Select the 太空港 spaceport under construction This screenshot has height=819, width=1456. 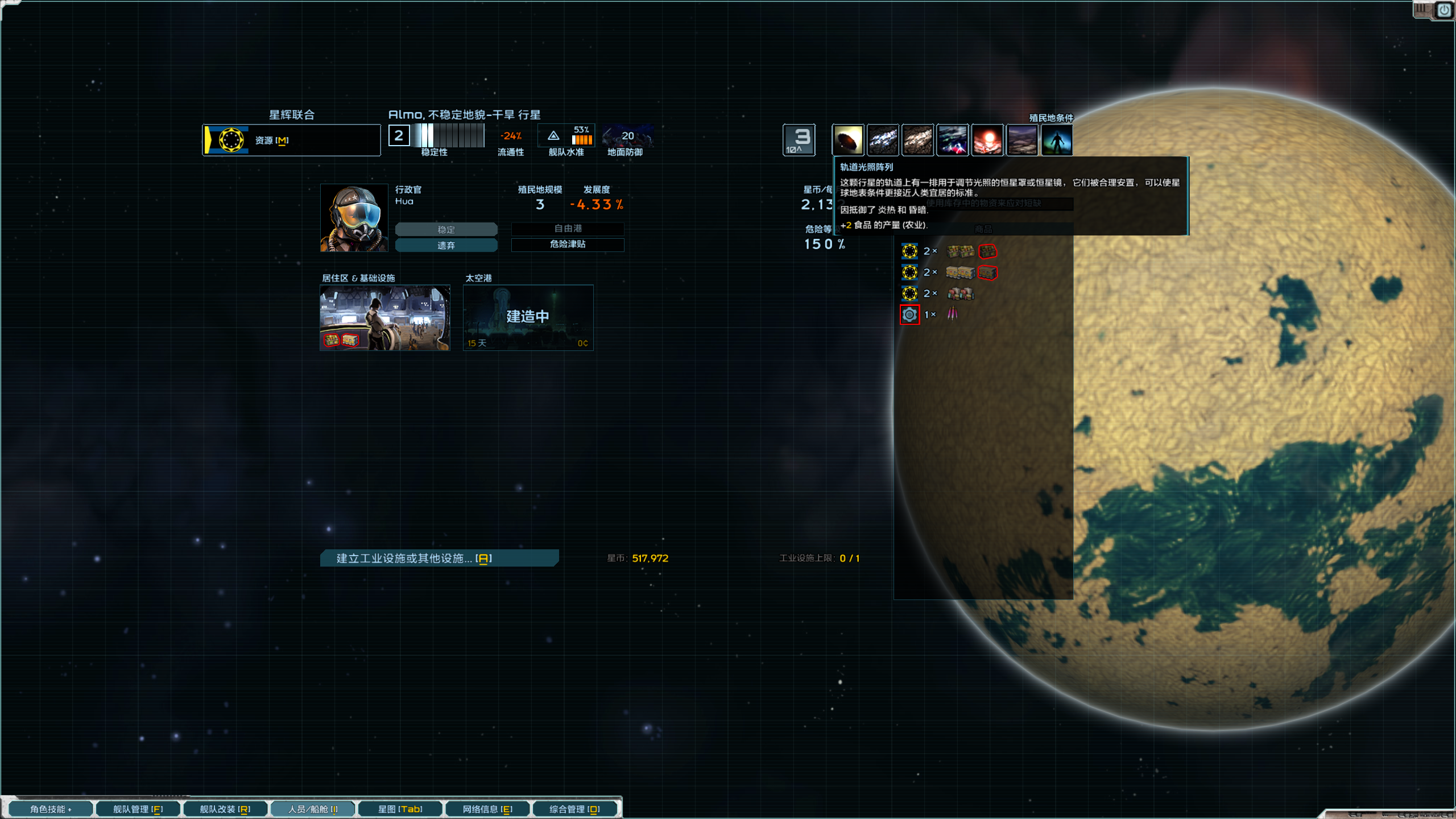click(528, 317)
